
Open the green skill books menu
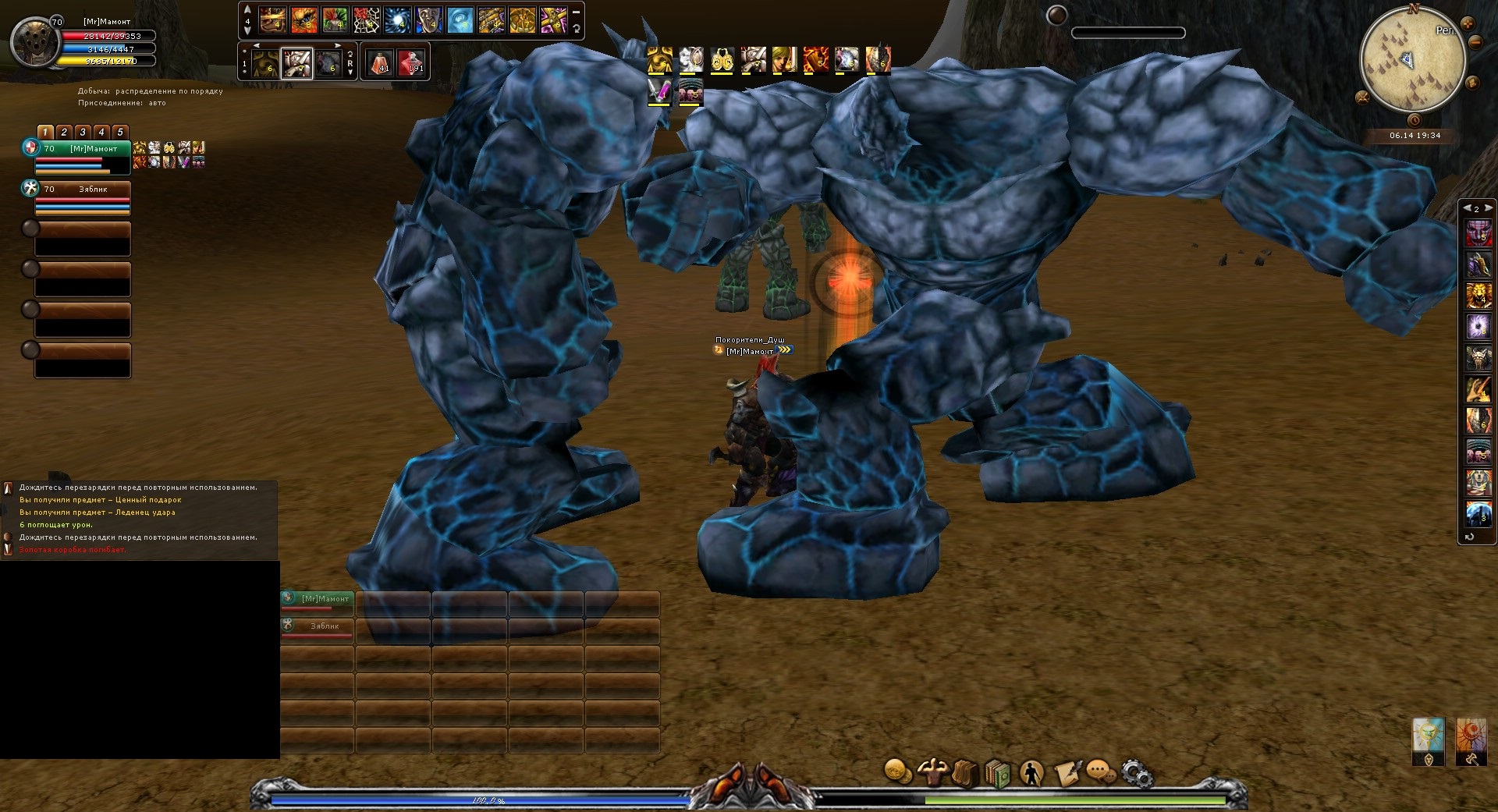tap(998, 774)
